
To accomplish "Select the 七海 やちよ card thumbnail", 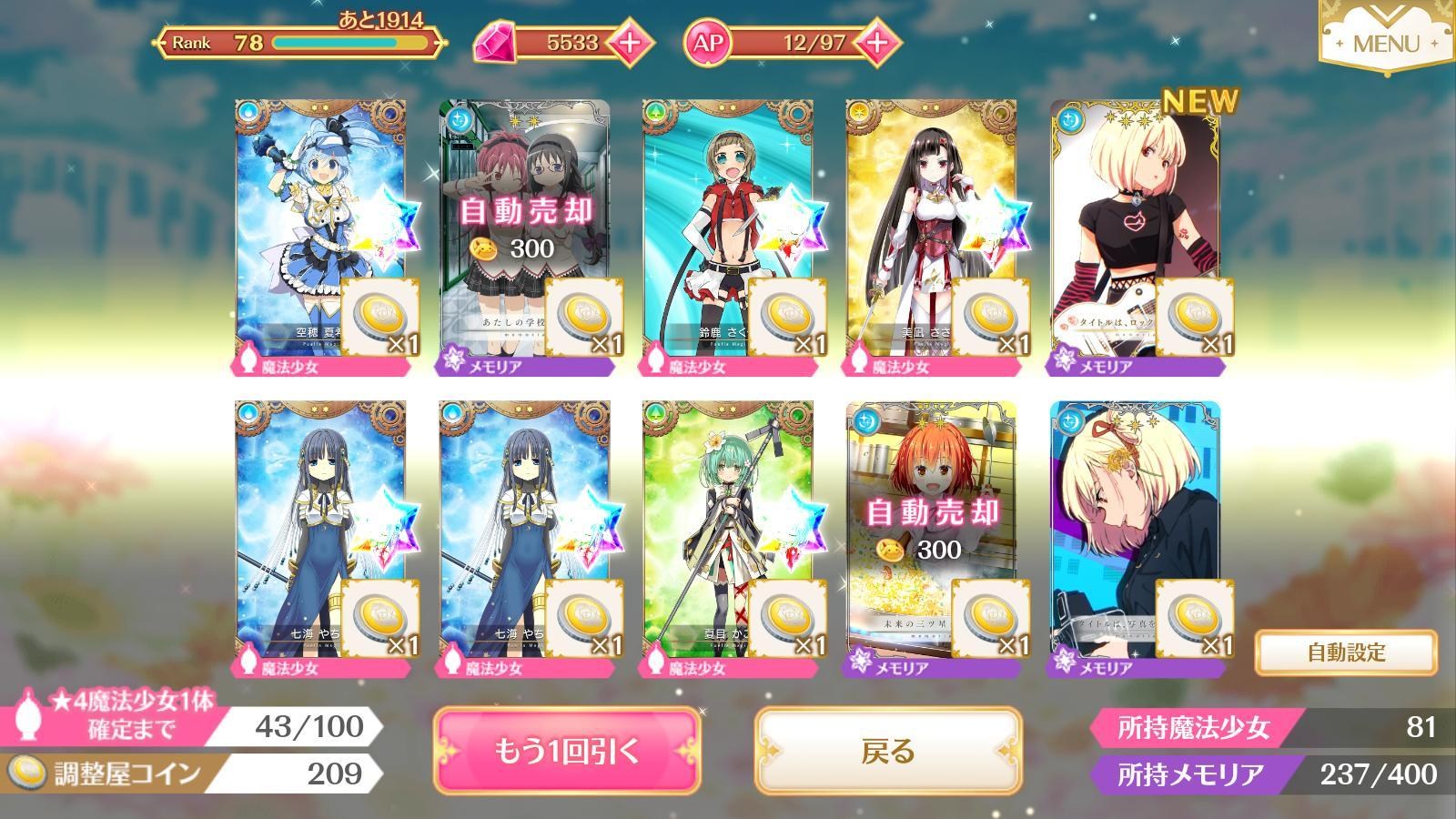I will (319, 523).
